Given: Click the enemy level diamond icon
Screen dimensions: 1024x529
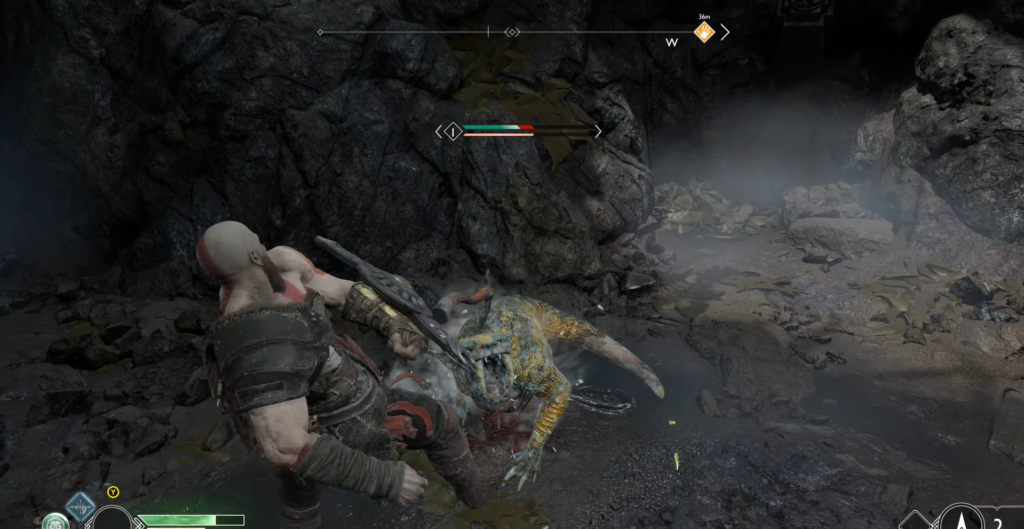Looking at the screenshot, I should point(453,131).
